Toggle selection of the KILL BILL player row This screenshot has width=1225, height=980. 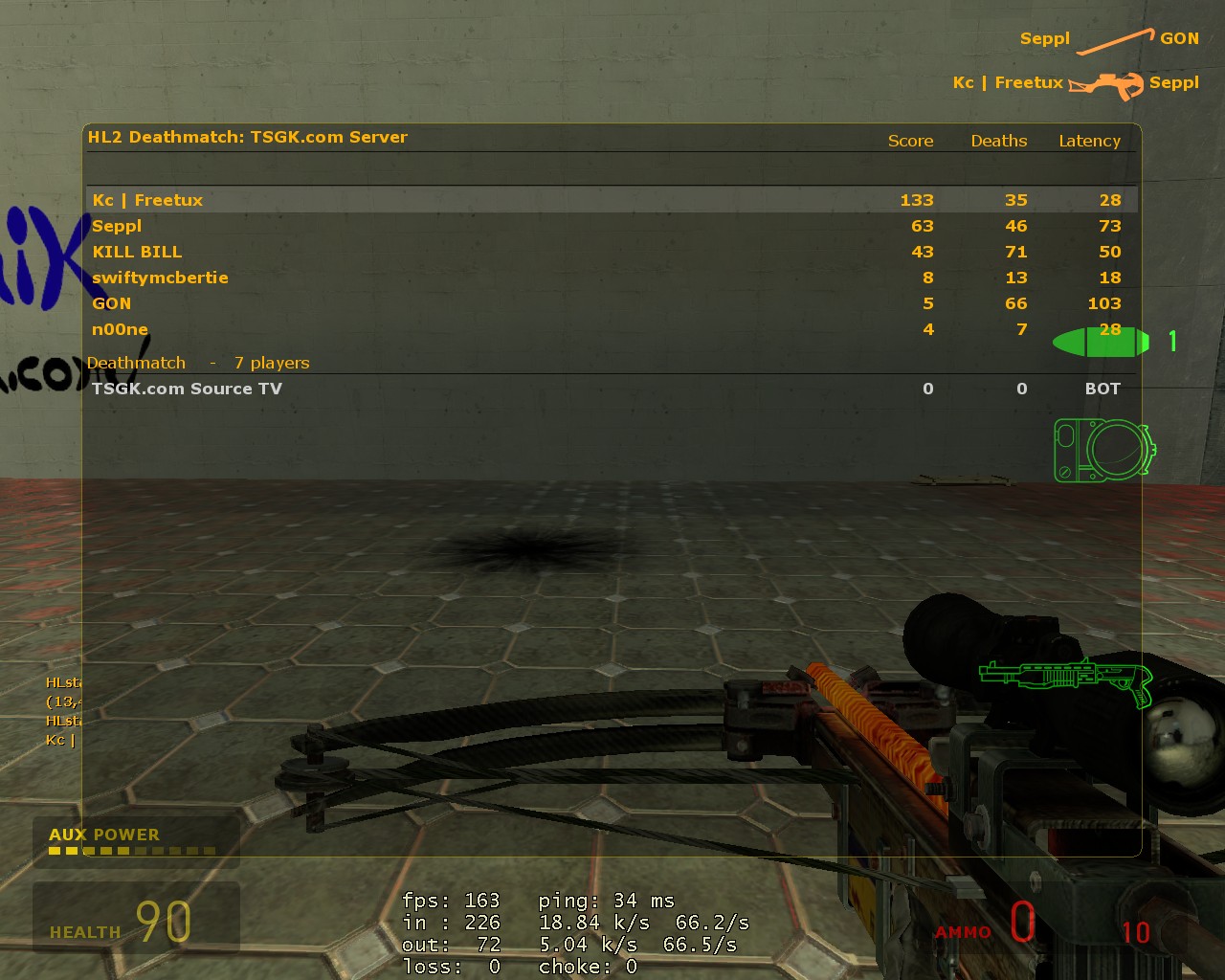[x=138, y=252]
